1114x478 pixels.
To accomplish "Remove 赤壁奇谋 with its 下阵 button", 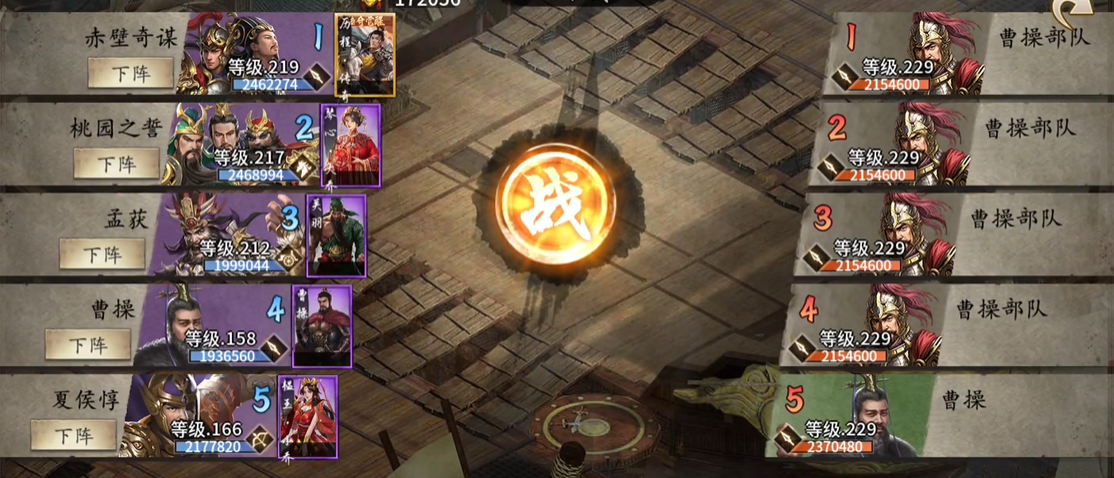I will click(130, 73).
